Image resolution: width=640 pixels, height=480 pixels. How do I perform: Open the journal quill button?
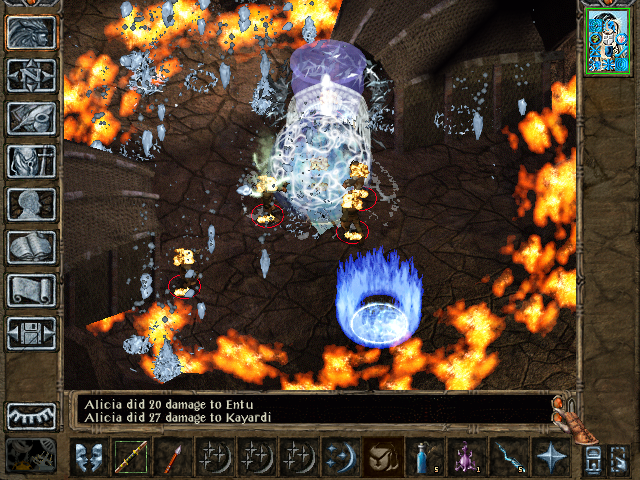pyautogui.click(x=31, y=118)
